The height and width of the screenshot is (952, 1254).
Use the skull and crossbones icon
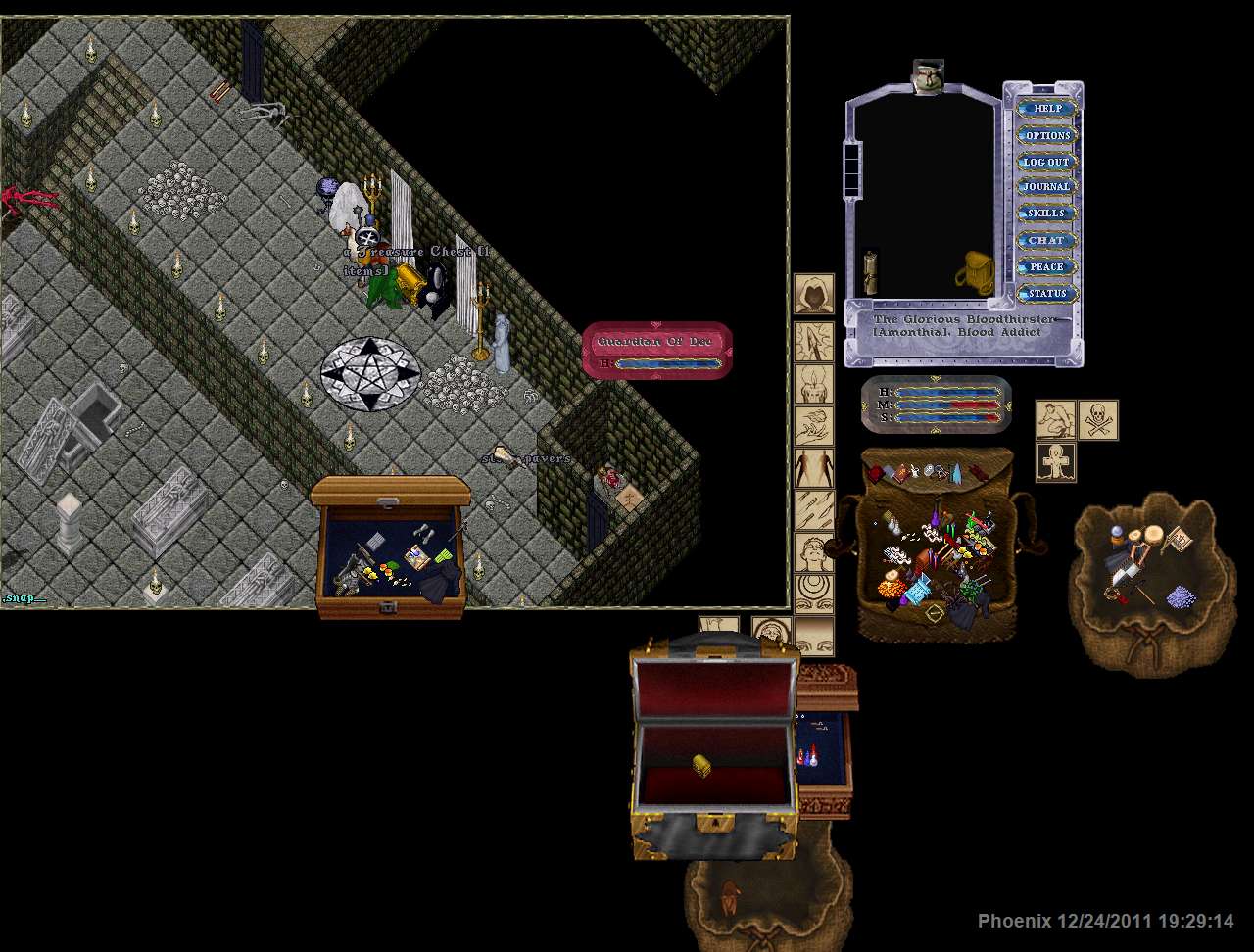click(x=1098, y=419)
